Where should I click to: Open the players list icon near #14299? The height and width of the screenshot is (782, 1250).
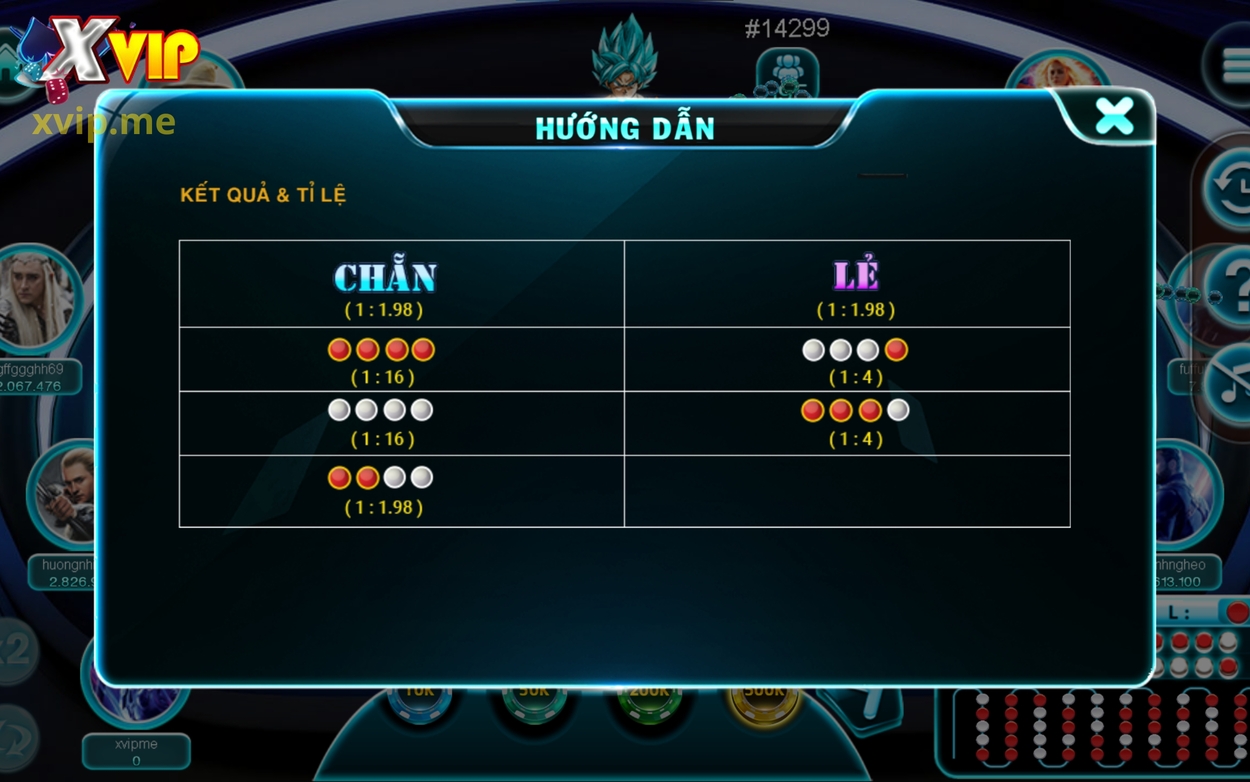pyautogui.click(x=788, y=73)
